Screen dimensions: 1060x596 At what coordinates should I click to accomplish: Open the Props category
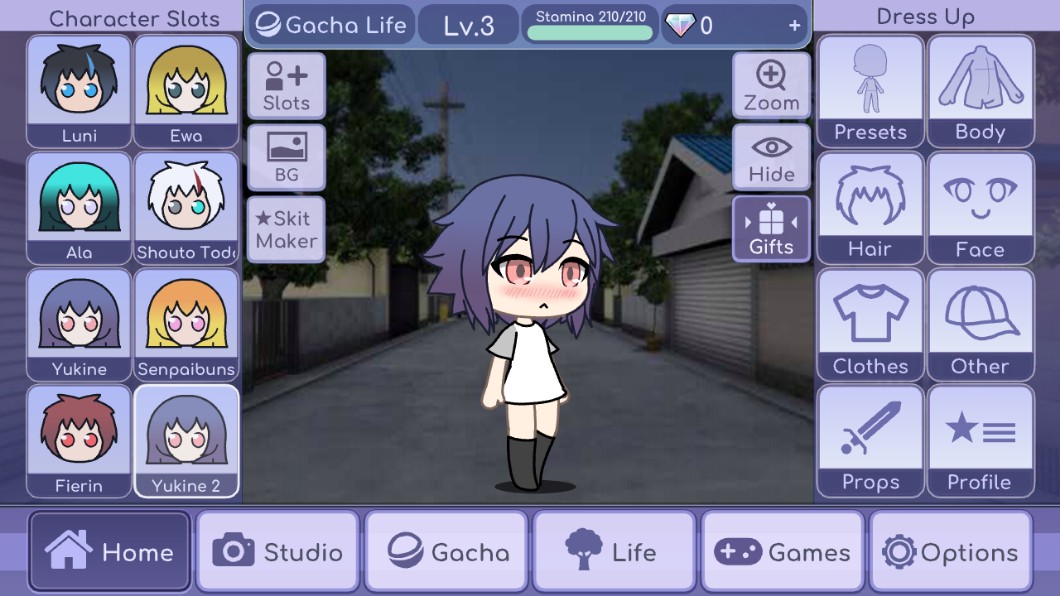[x=870, y=441]
